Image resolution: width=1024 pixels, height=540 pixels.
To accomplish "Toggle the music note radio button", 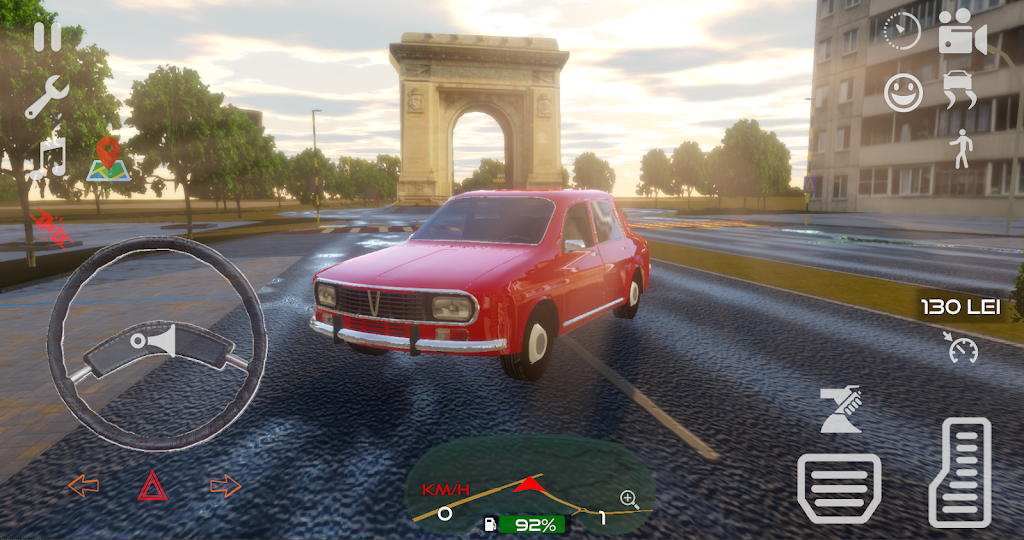I will [x=48, y=159].
